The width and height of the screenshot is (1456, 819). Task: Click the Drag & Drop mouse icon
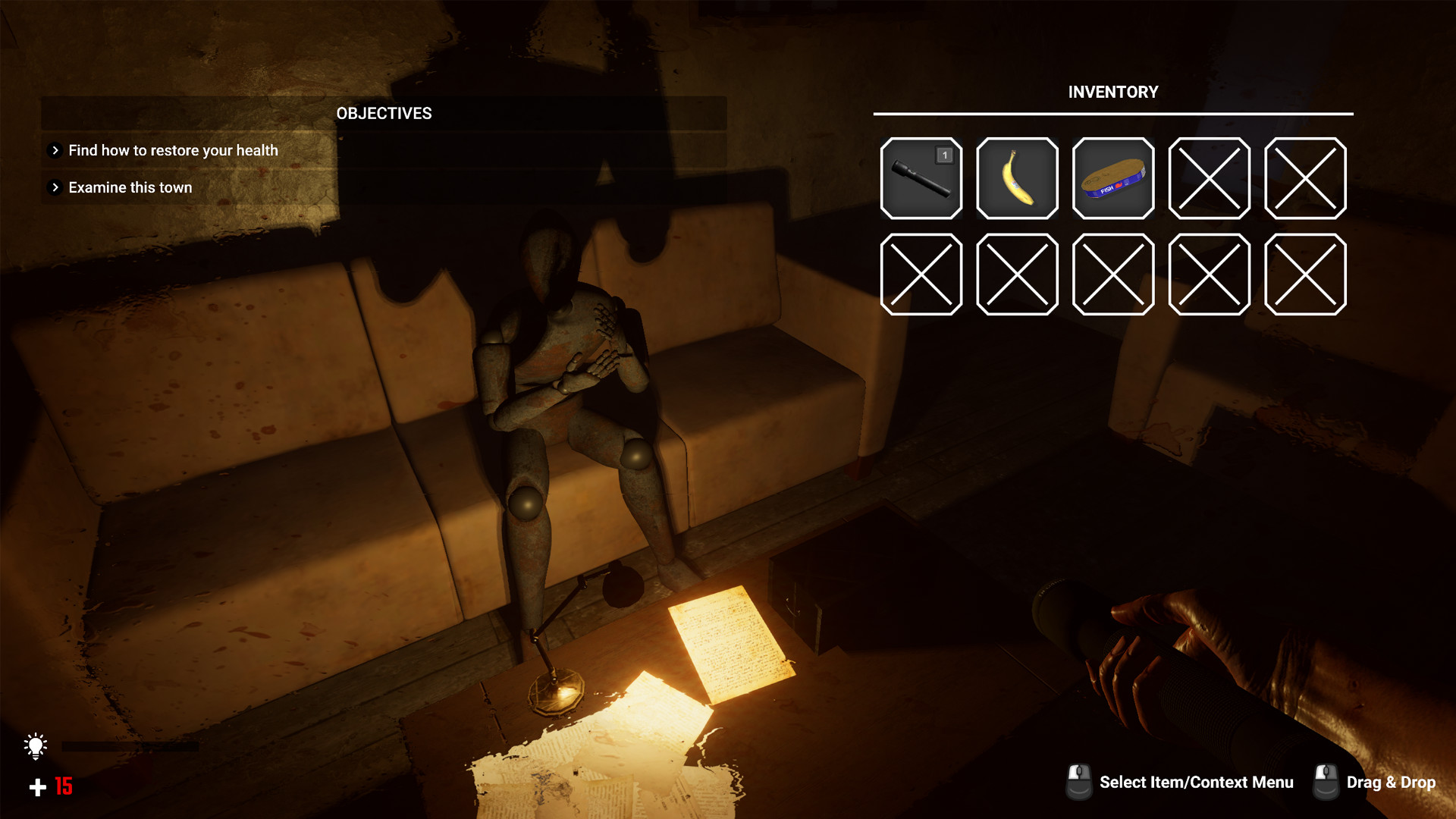click(1326, 782)
